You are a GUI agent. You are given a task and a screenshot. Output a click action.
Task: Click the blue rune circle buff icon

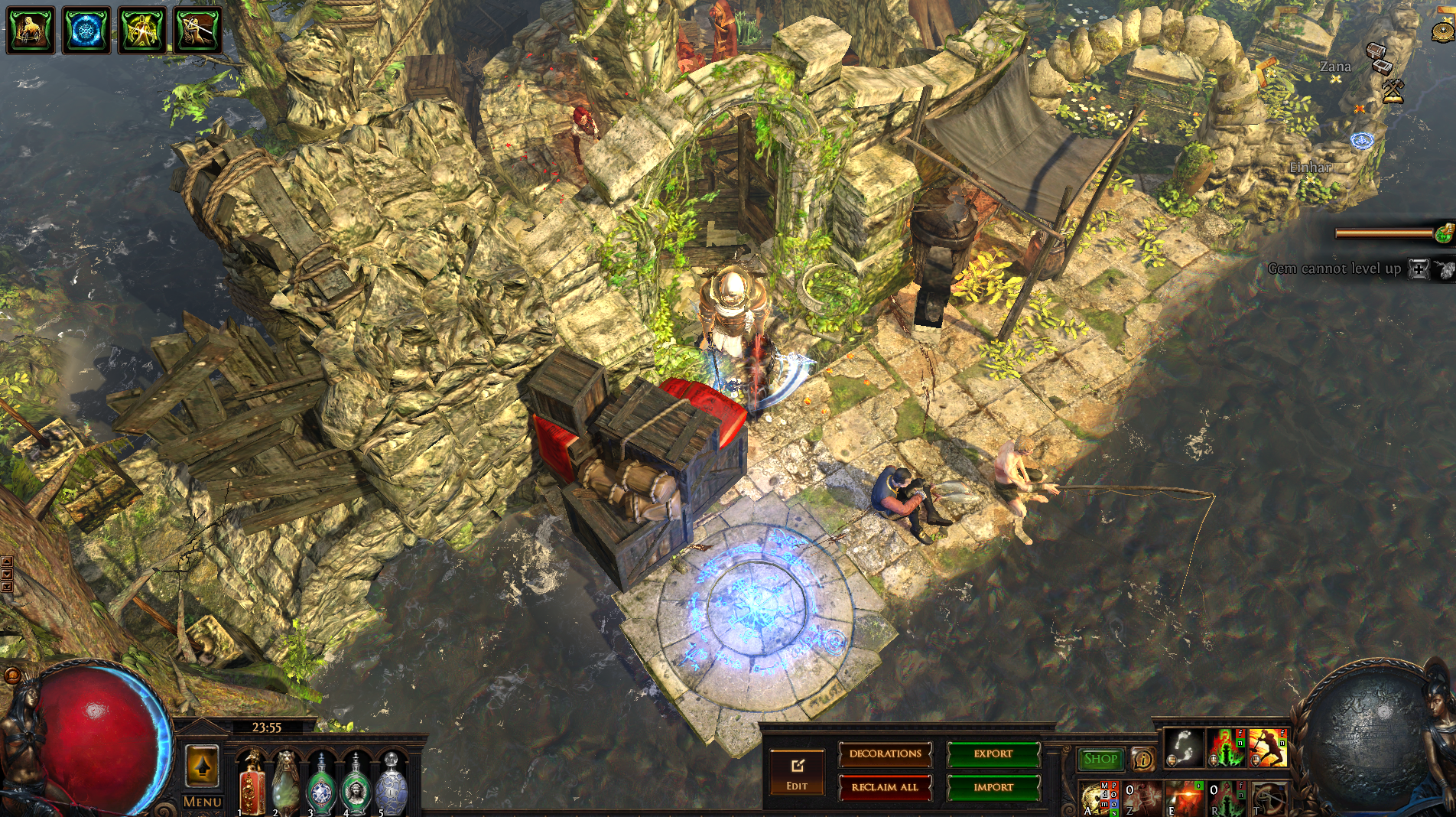[x=86, y=30]
